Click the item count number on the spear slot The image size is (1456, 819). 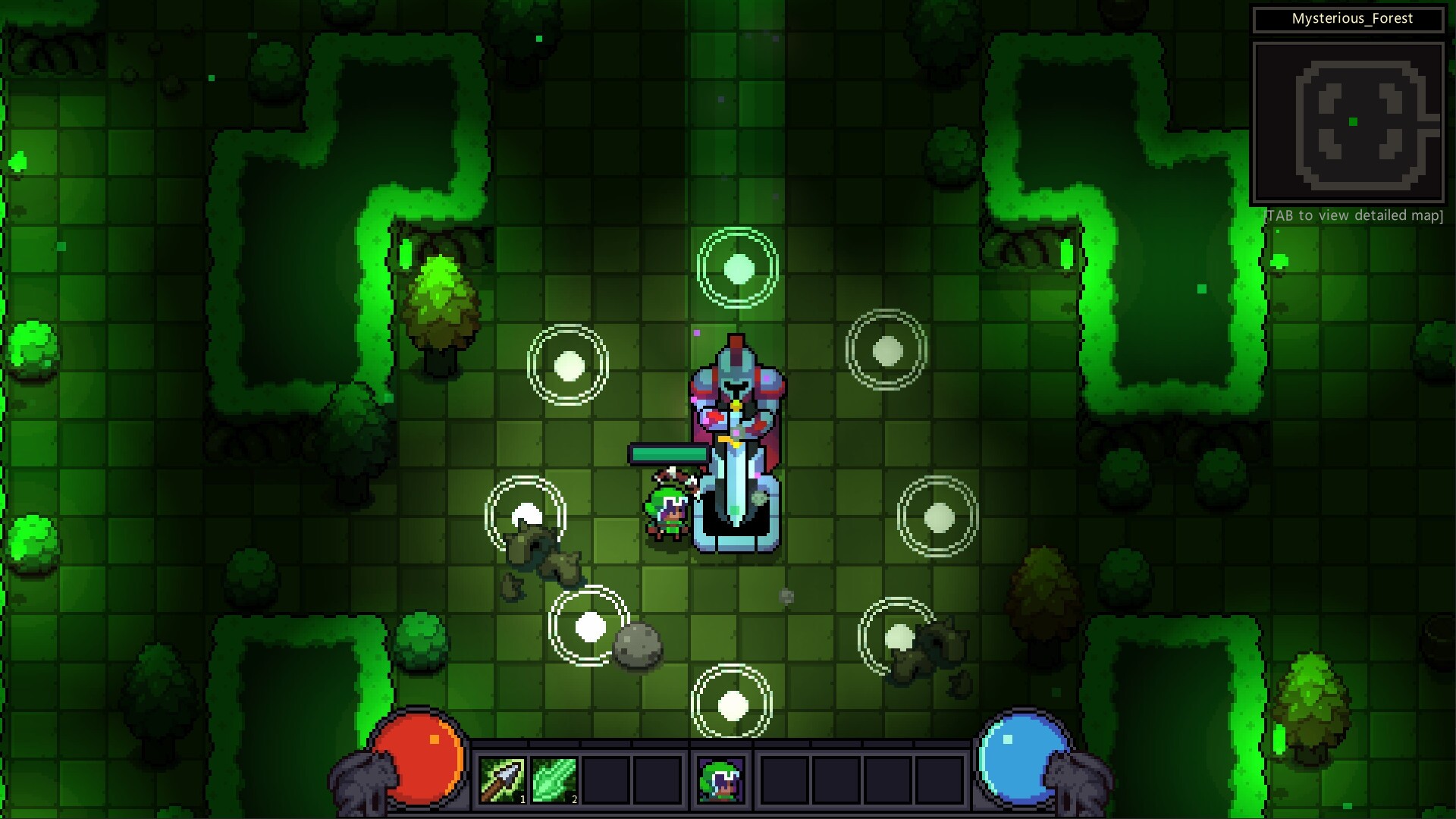522,798
